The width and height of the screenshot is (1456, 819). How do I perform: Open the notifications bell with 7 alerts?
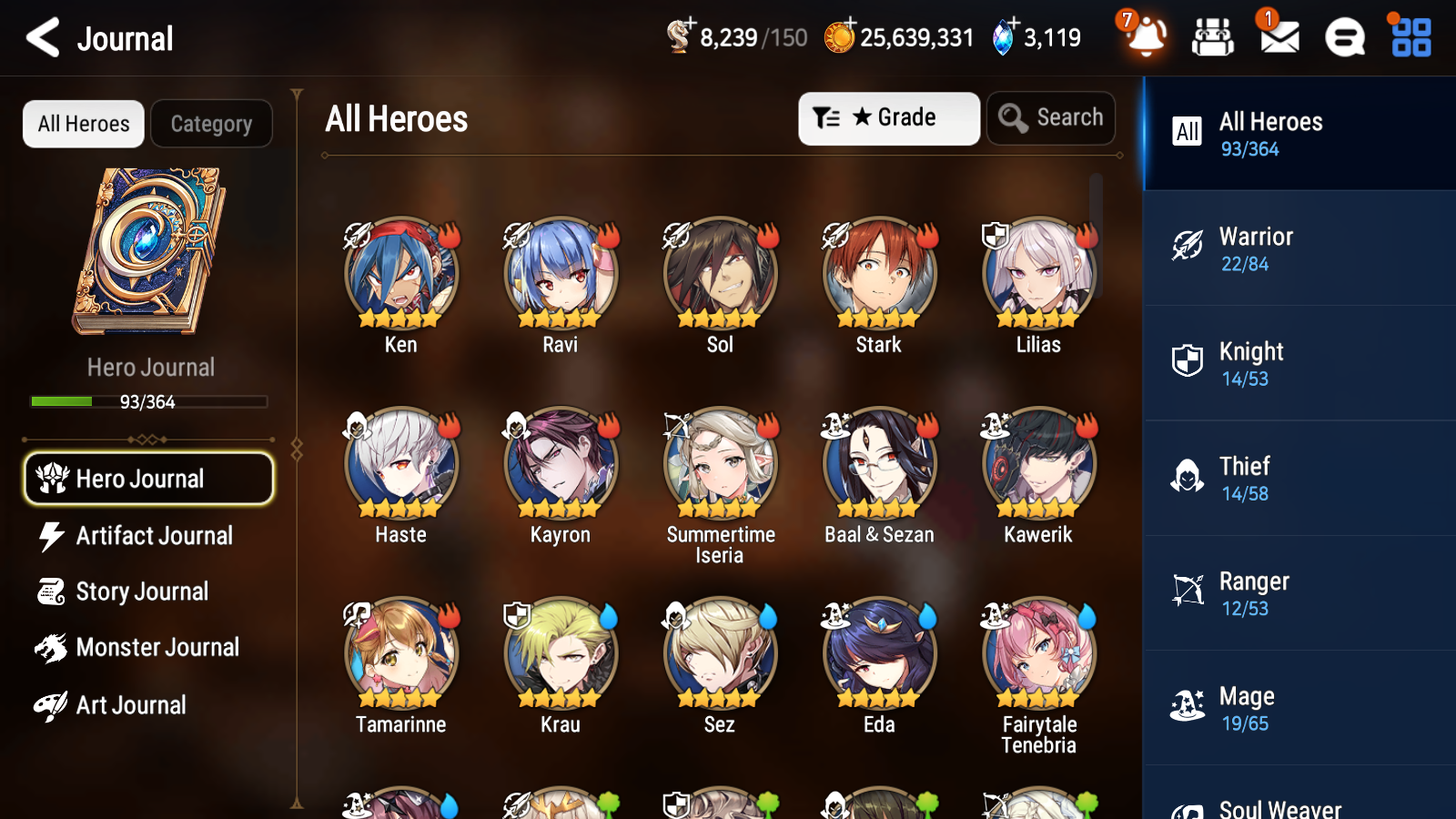point(1146,38)
